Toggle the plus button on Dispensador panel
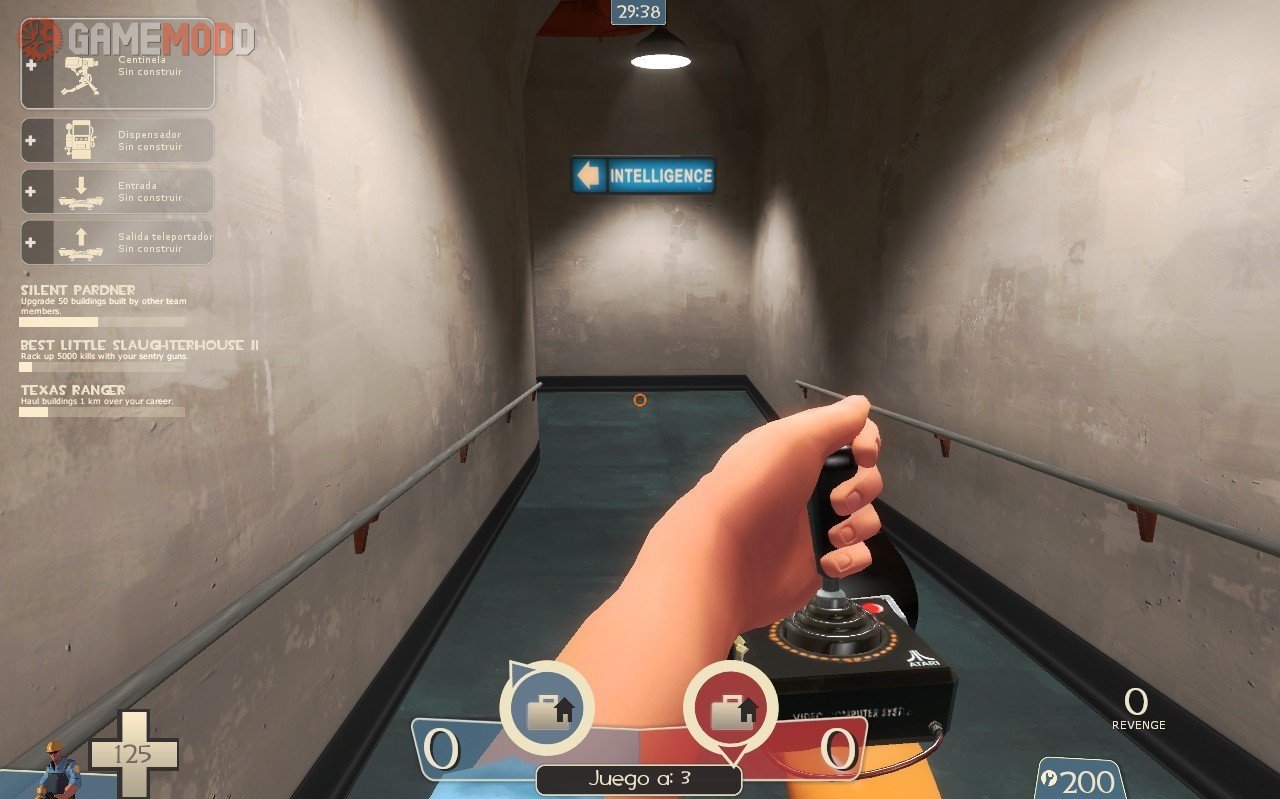The image size is (1280, 799). [29, 140]
